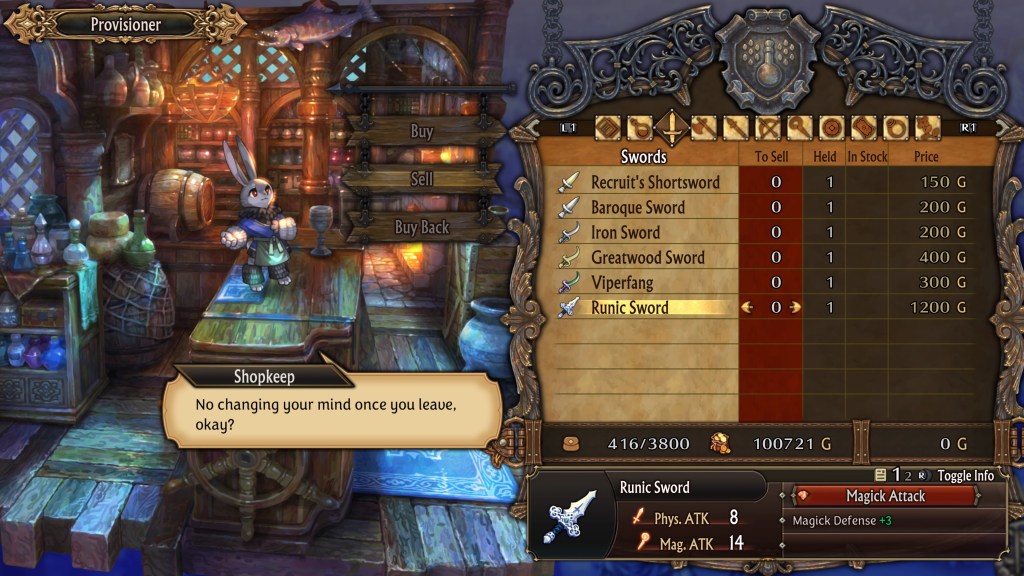The image size is (1024, 576).
Task: Select the Recruit's Shortsword row
Action: (655, 182)
